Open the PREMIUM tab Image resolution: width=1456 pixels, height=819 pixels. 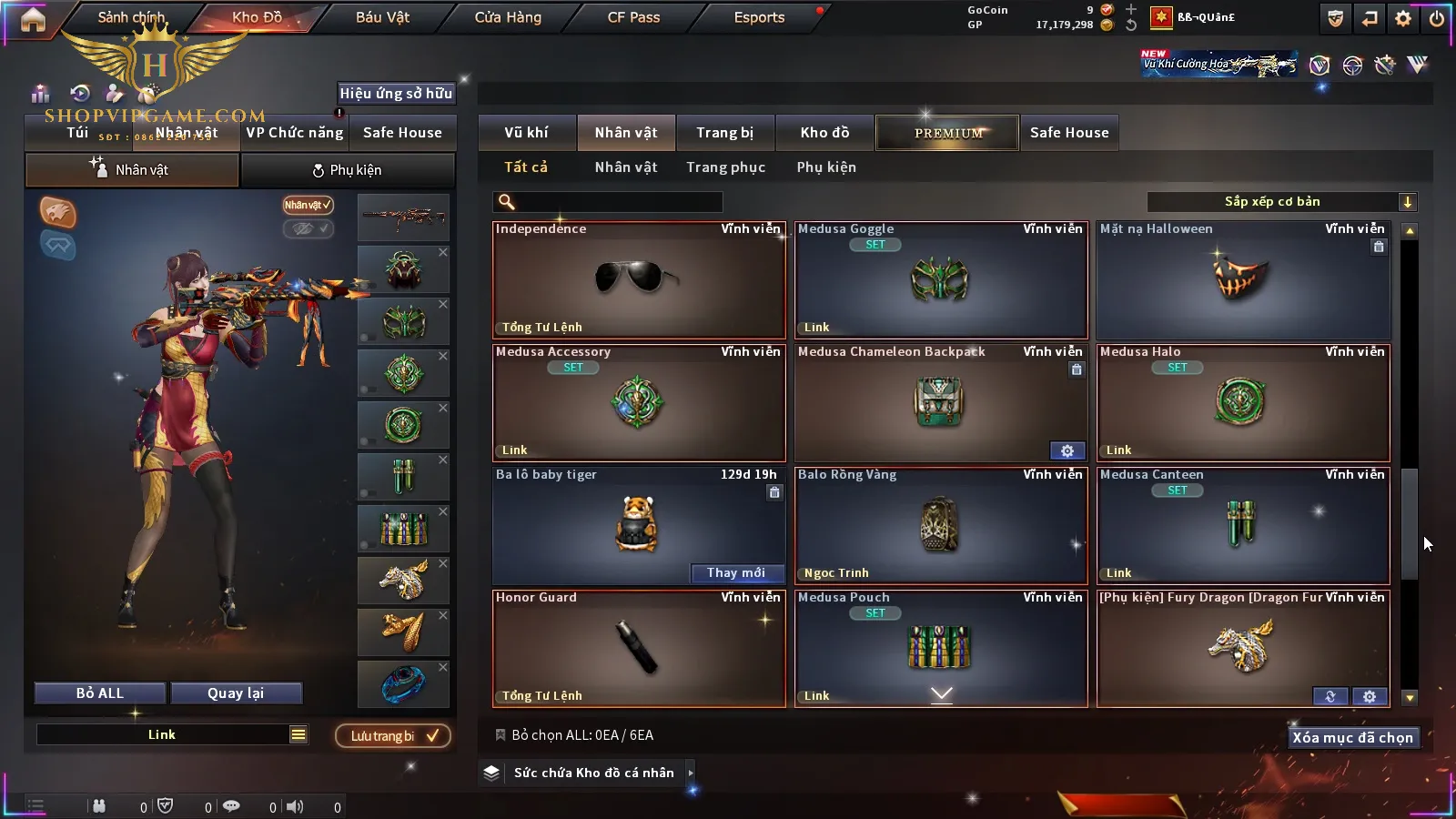(948, 133)
